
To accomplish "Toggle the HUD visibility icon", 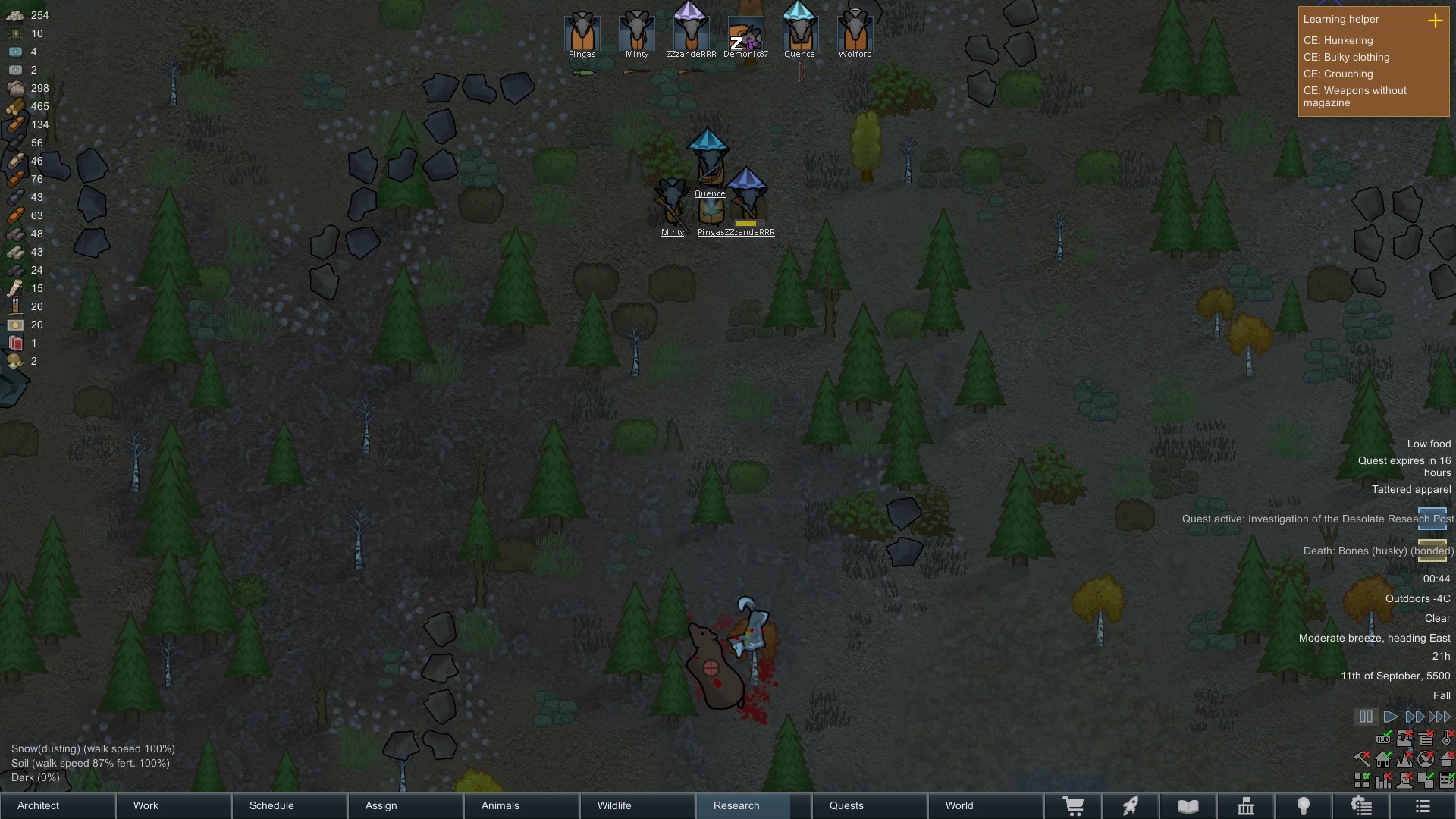I will (x=1383, y=738).
